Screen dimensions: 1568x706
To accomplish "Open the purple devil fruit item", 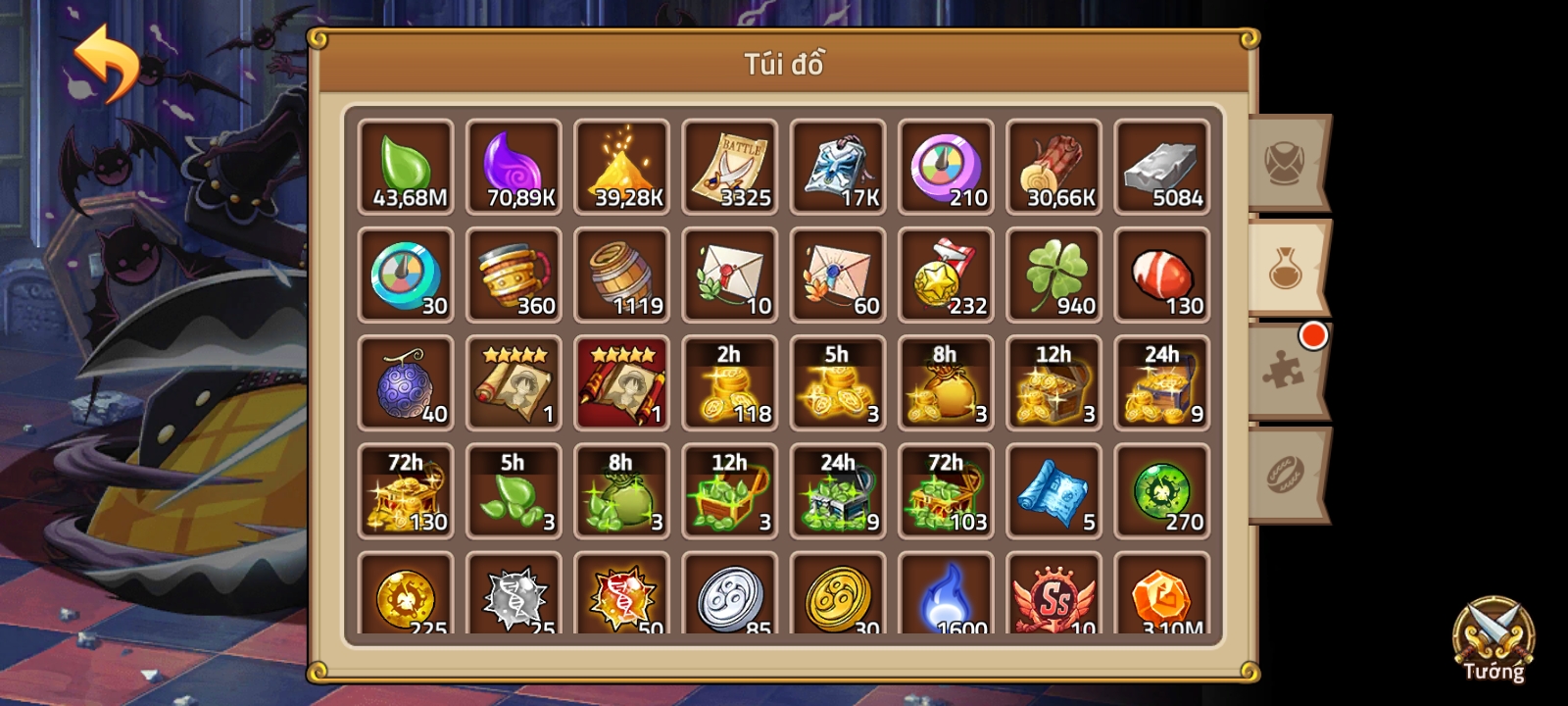I will tap(406, 382).
